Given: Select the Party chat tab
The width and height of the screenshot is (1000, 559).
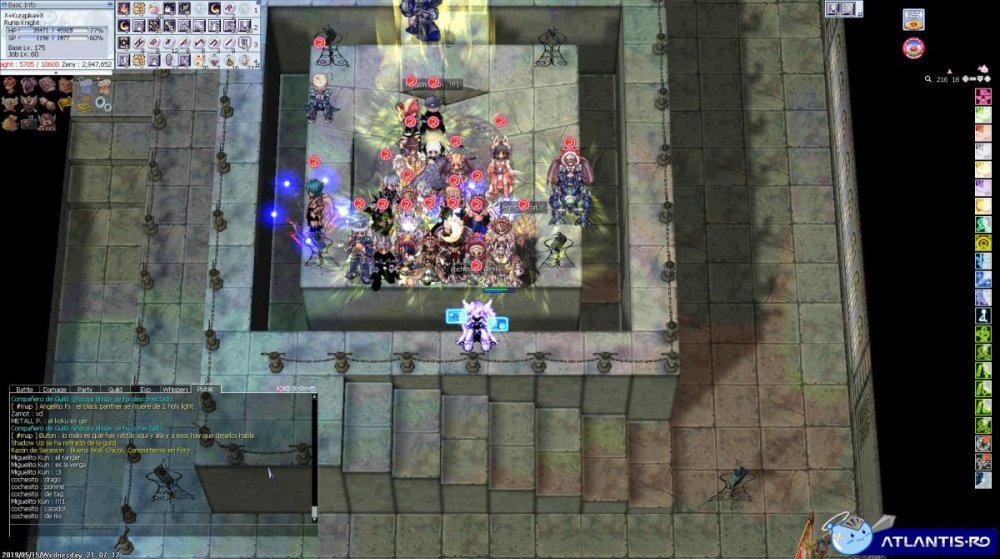Looking at the screenshot, I should pyautogui.click(x=85, y=388).
